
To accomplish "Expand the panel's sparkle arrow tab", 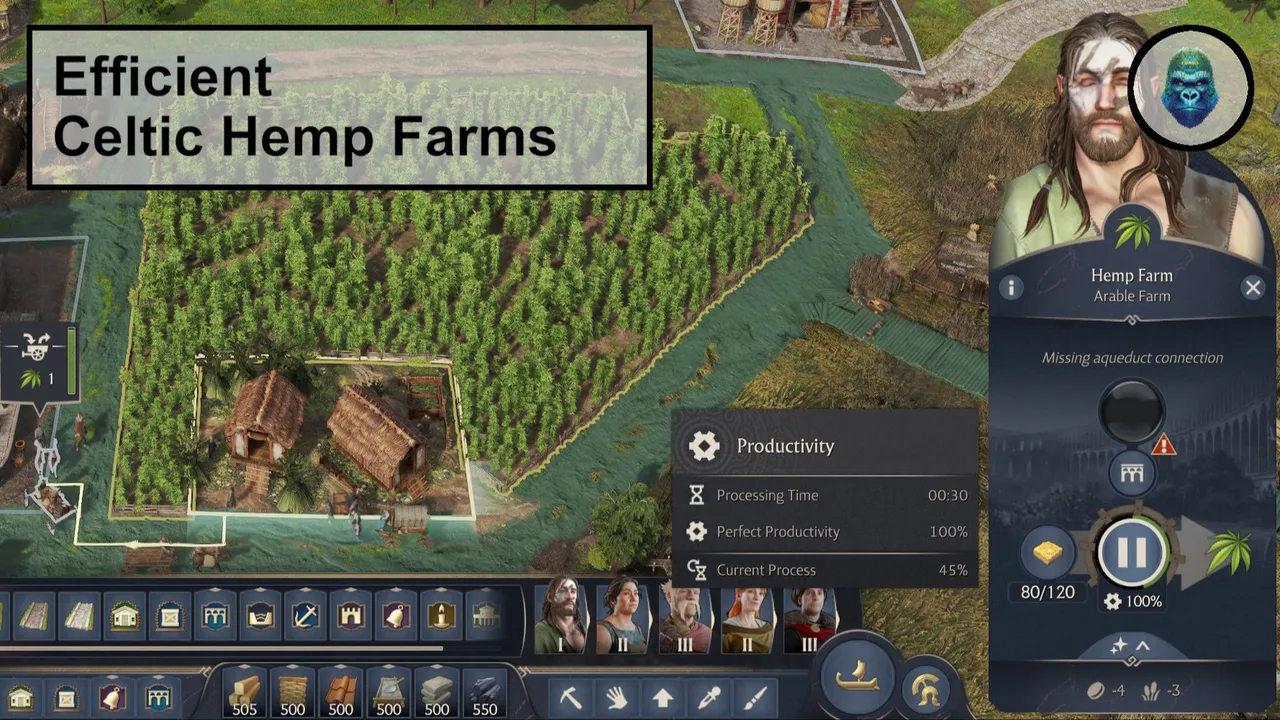I will tap(1131, 648).
